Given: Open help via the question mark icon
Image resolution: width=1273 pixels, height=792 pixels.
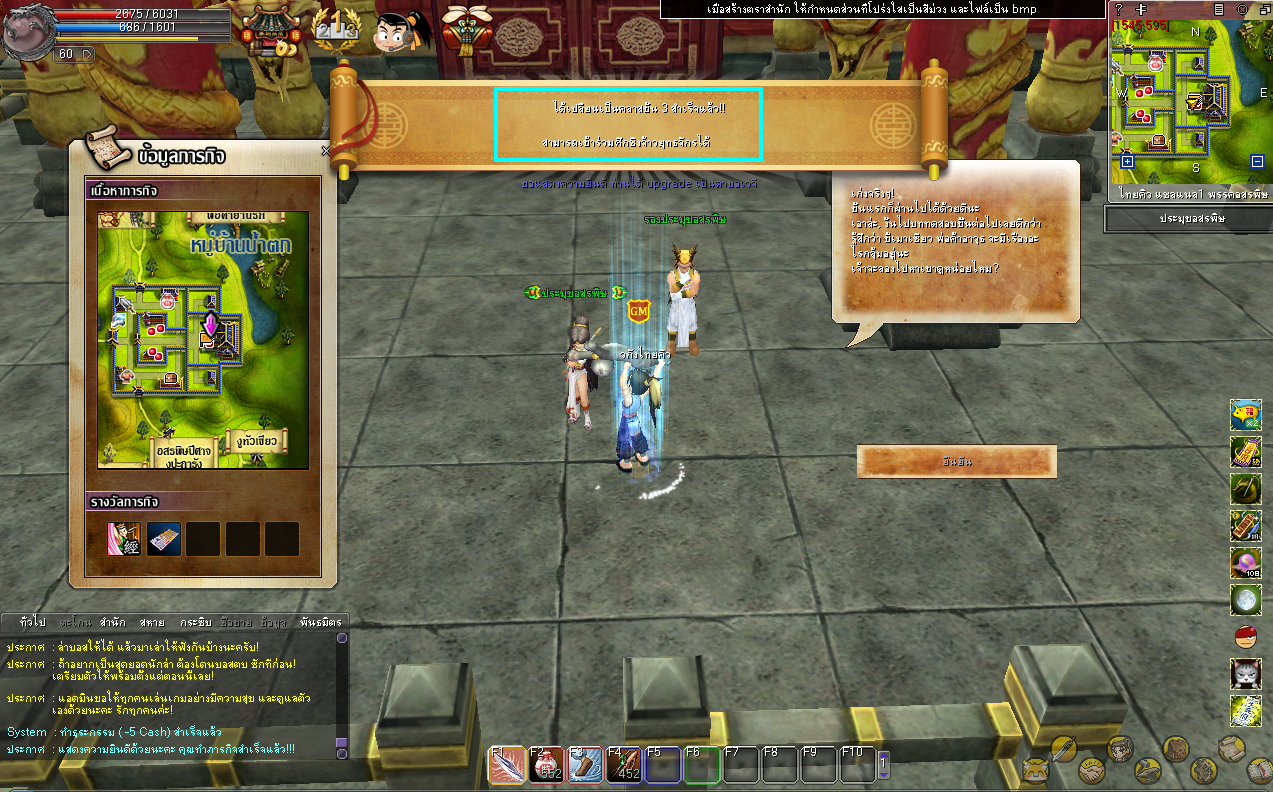Looking at the screenshot, I should pos(1119,8).
